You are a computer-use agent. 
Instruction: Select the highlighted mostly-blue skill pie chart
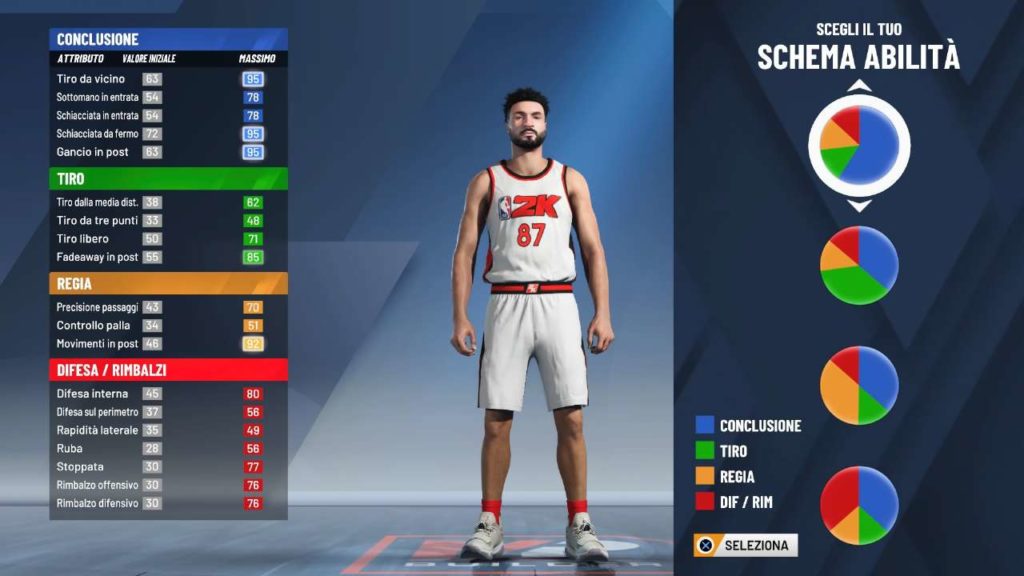859,146
